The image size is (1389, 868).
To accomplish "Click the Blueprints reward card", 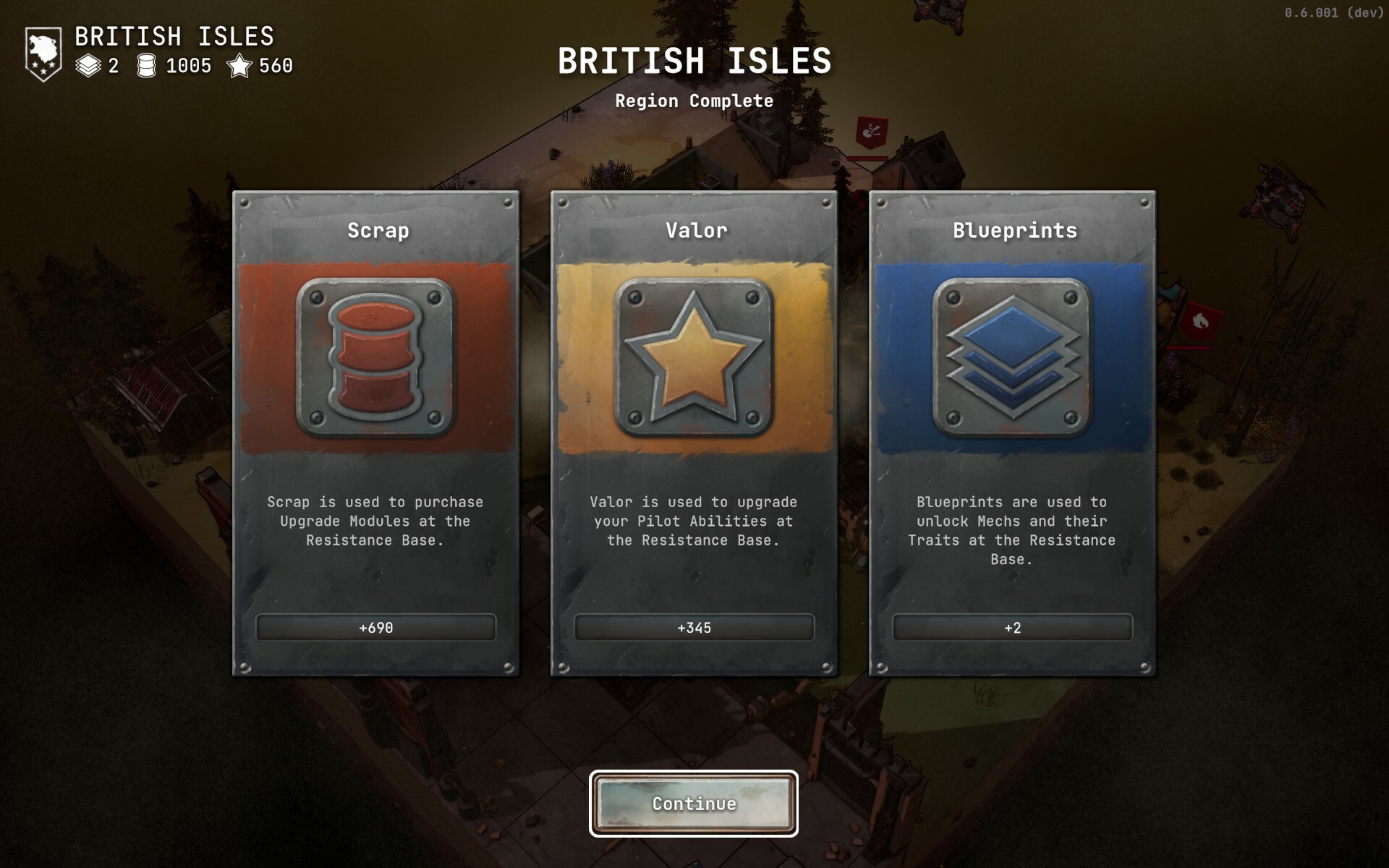I will (x=1012, y=433).
